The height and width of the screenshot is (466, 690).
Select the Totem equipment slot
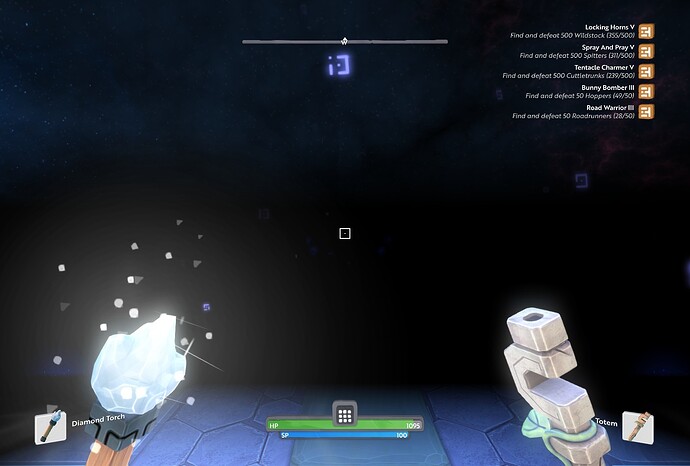pos(637,426)
